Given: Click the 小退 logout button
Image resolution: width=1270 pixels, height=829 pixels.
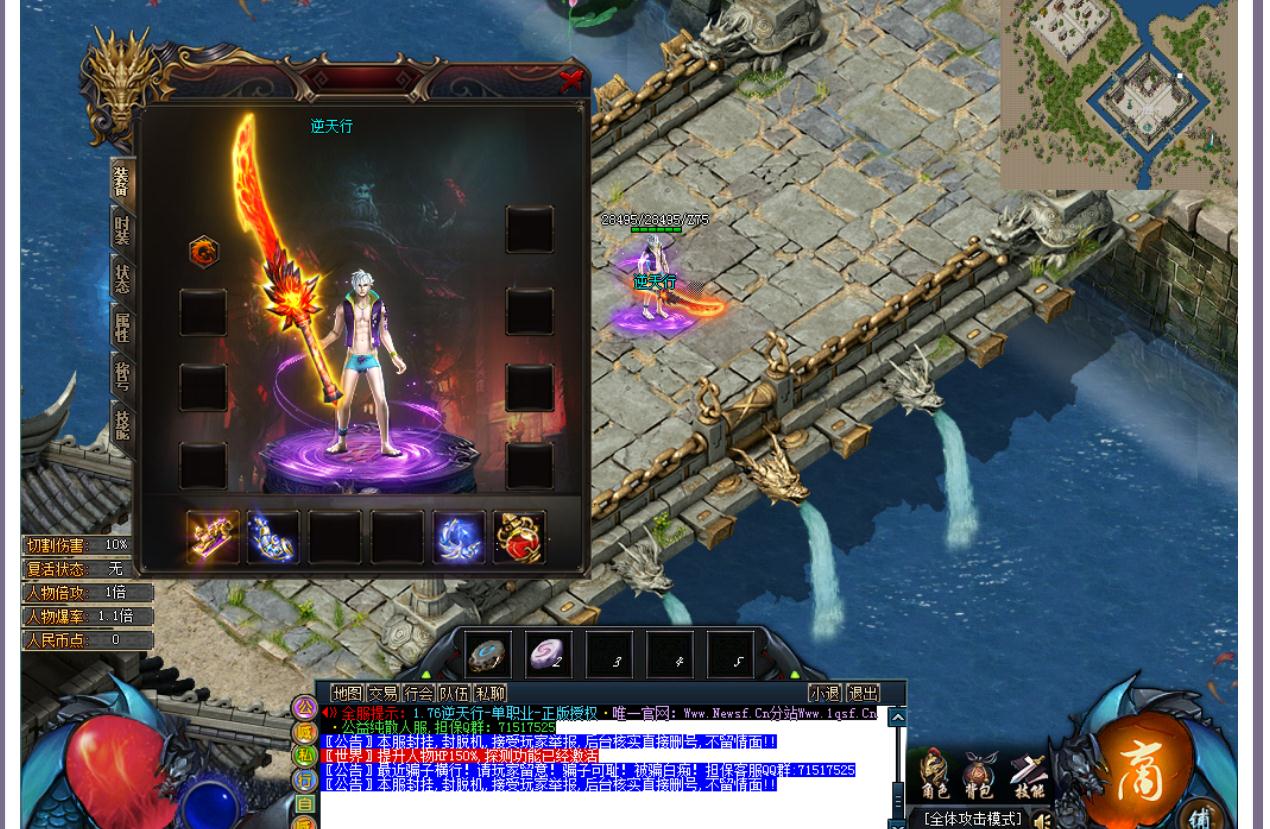Looking at the screenshot, I should coord(825,693).
